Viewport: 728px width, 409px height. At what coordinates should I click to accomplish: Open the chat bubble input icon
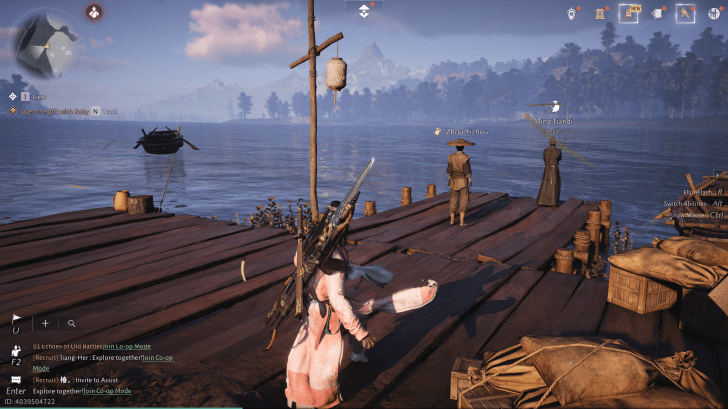click(17, 381)
